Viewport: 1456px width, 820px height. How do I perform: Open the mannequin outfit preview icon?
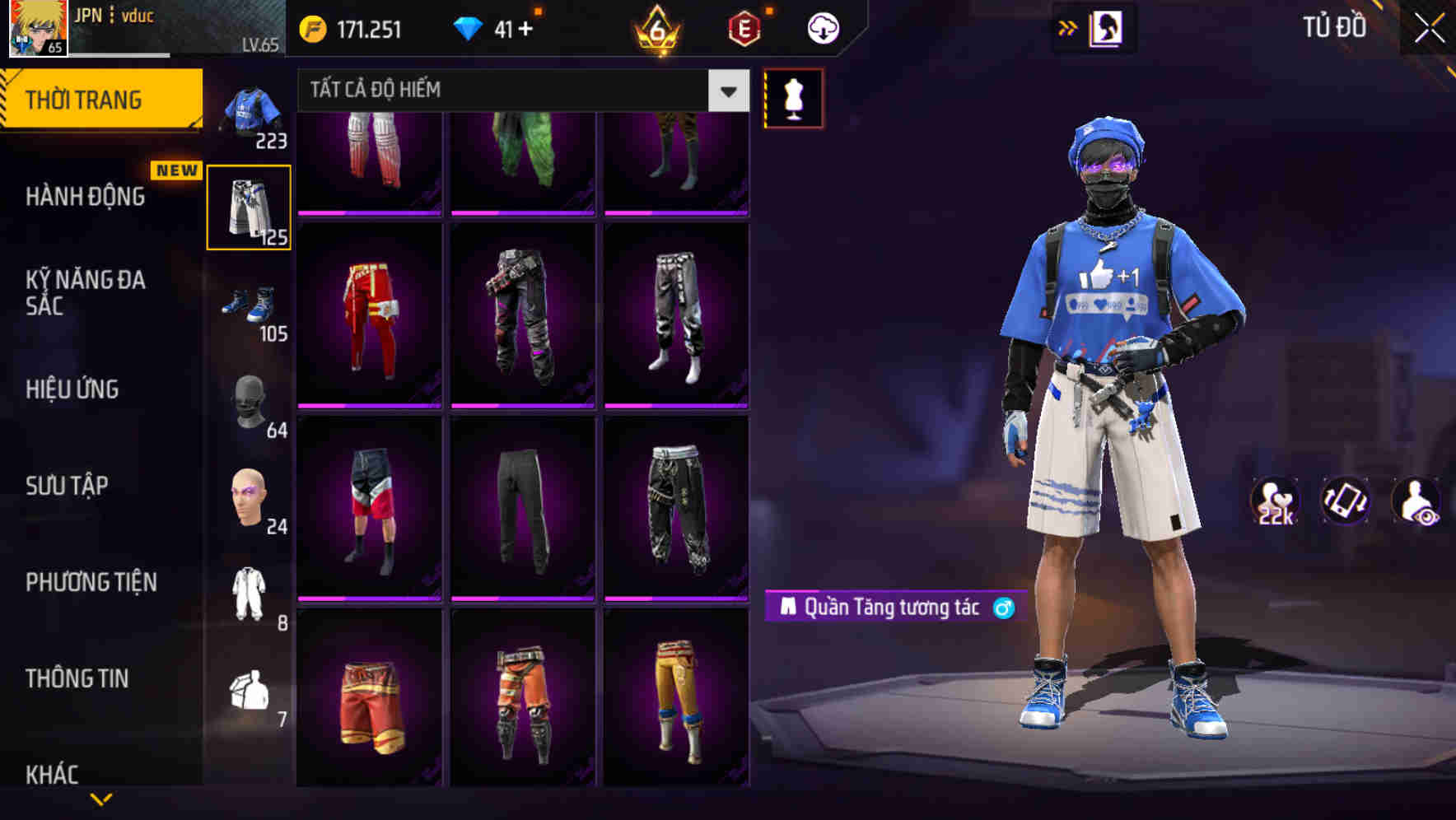coord(793,98)
